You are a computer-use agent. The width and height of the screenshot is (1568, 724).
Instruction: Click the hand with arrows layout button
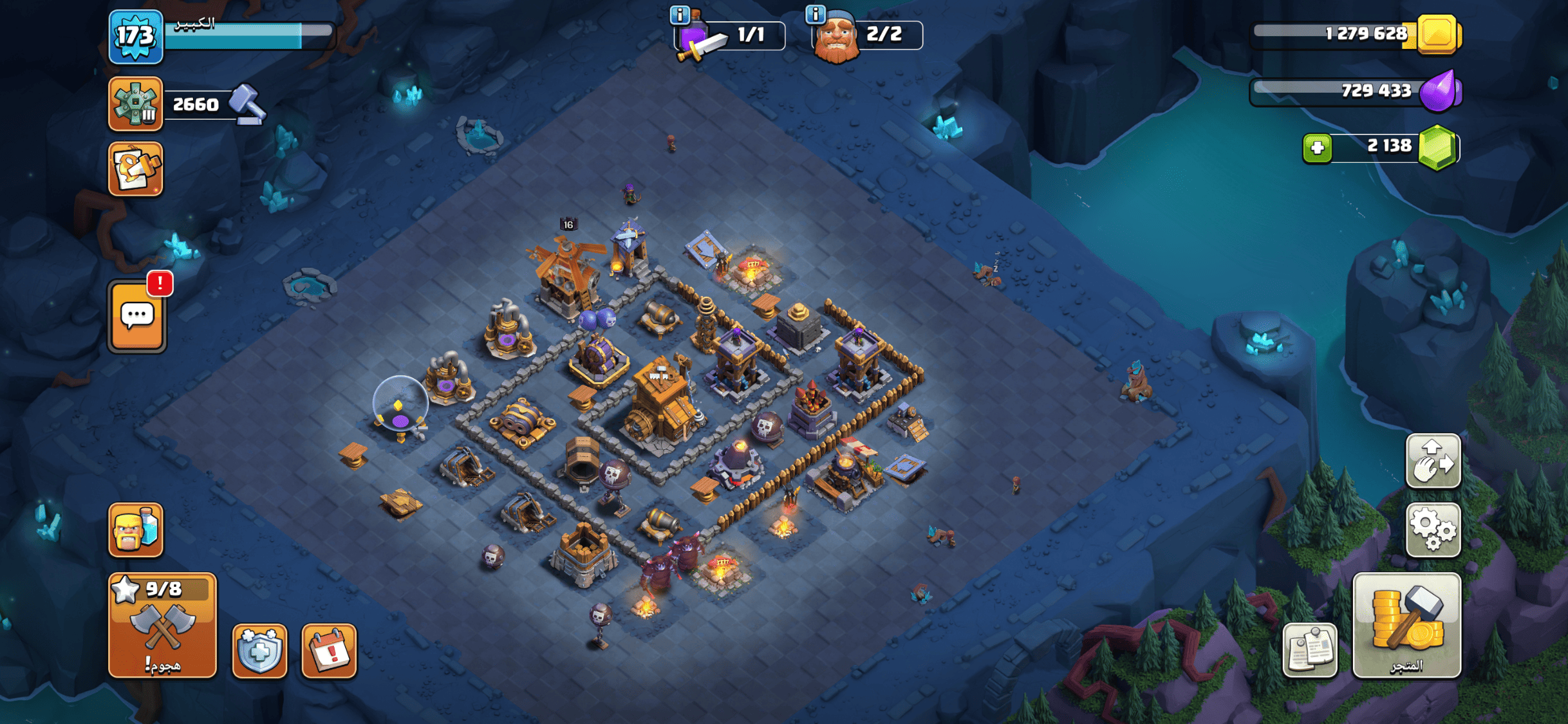click(x=1433, y=461)
